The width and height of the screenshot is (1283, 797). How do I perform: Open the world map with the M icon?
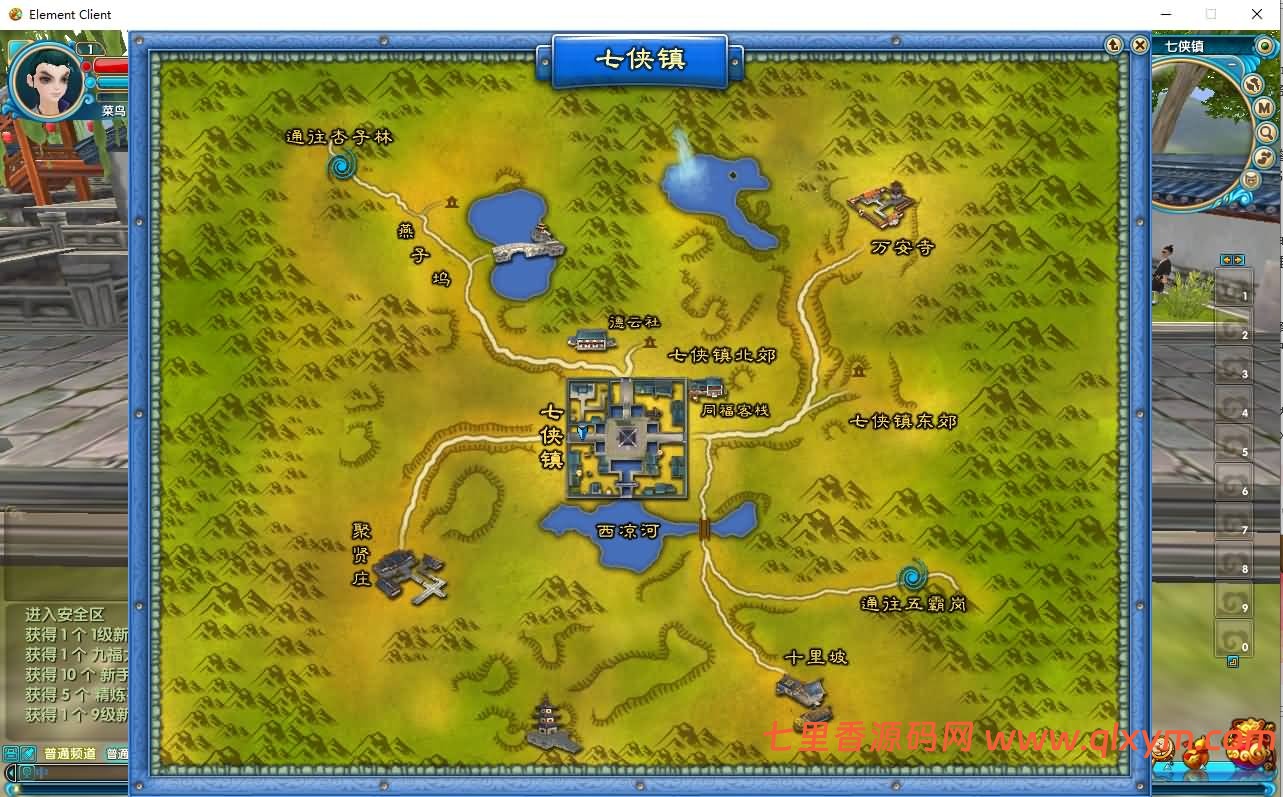click(x=1265, y=107)
